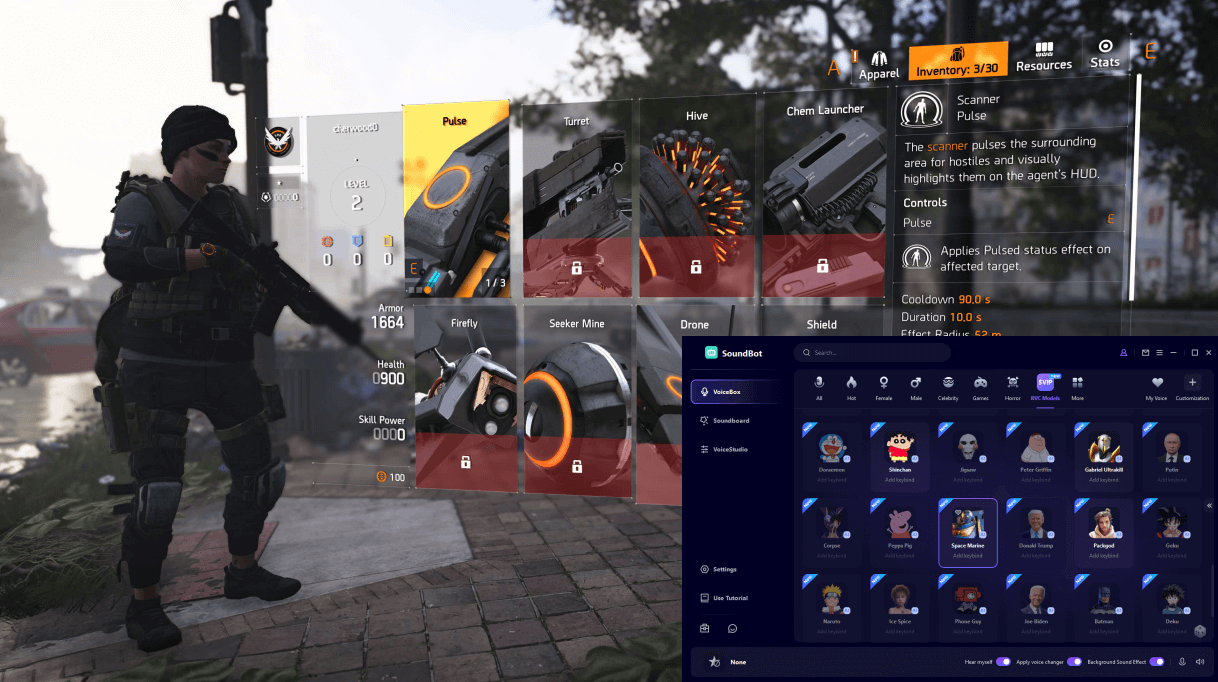Choose the Peppa Pig voice
Screen dimensions: 1218x682
[x=900, y=532]
